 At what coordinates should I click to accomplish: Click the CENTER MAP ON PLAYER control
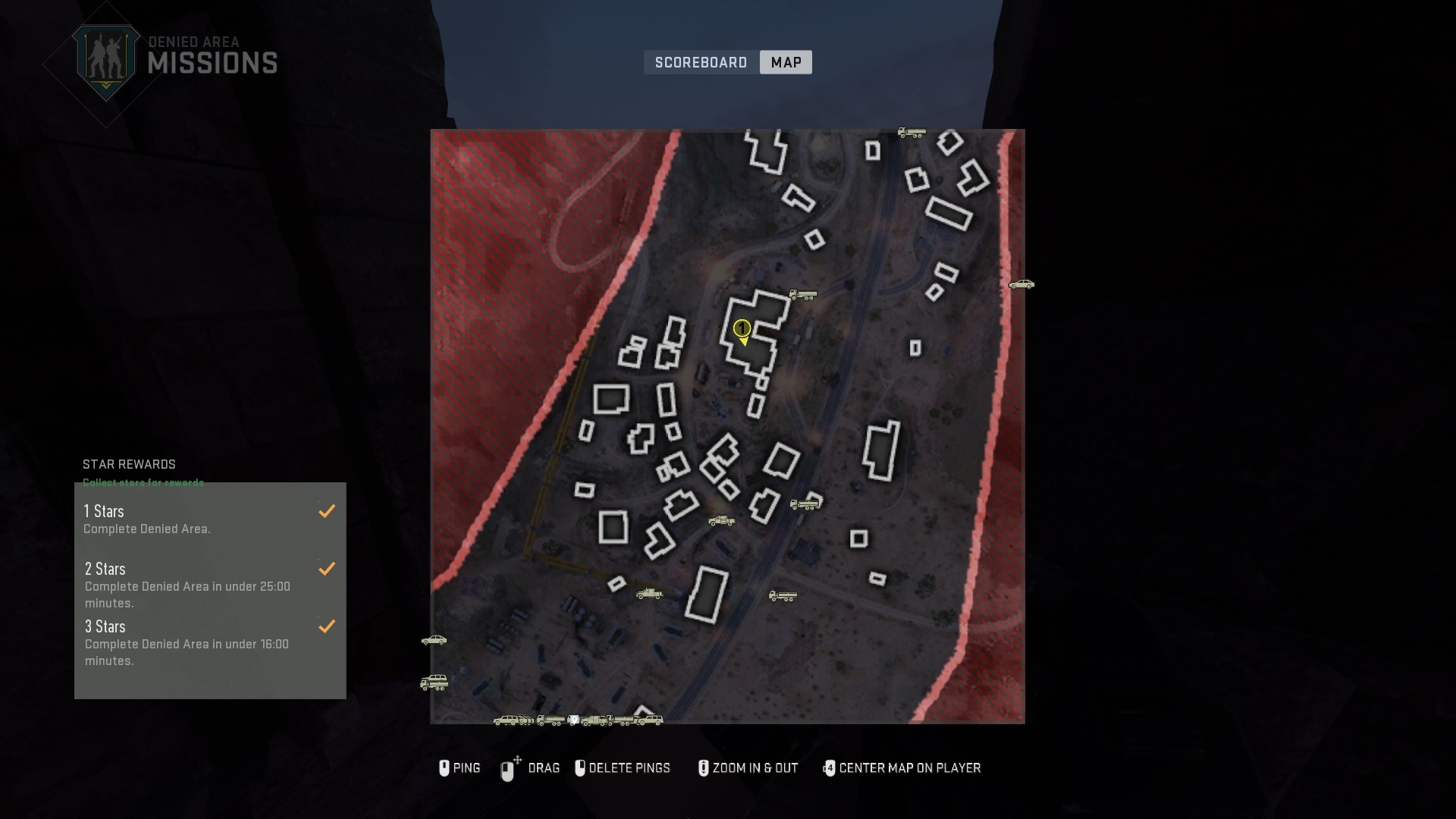(902, 768)
